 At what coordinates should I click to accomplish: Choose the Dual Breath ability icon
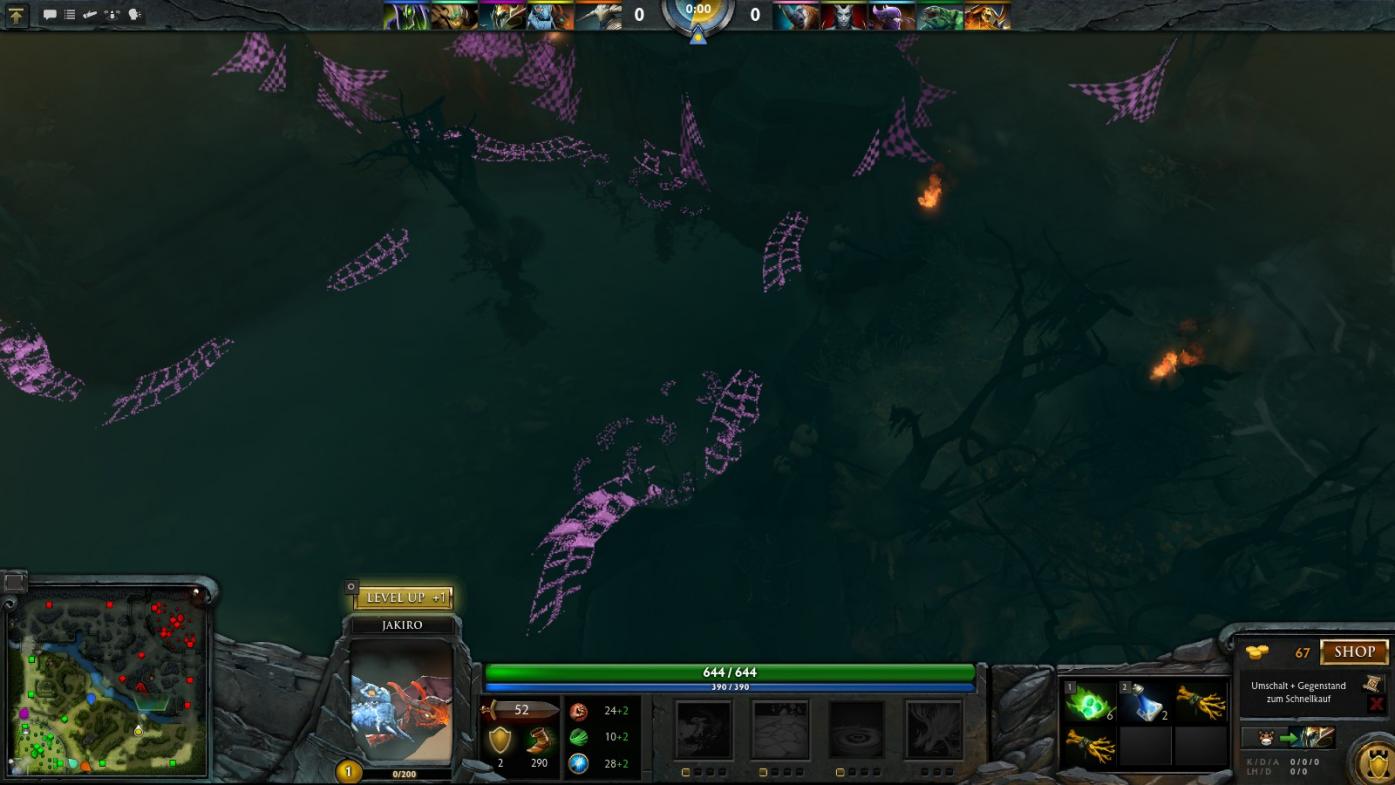pyautogui.click(x=704, y=730)
